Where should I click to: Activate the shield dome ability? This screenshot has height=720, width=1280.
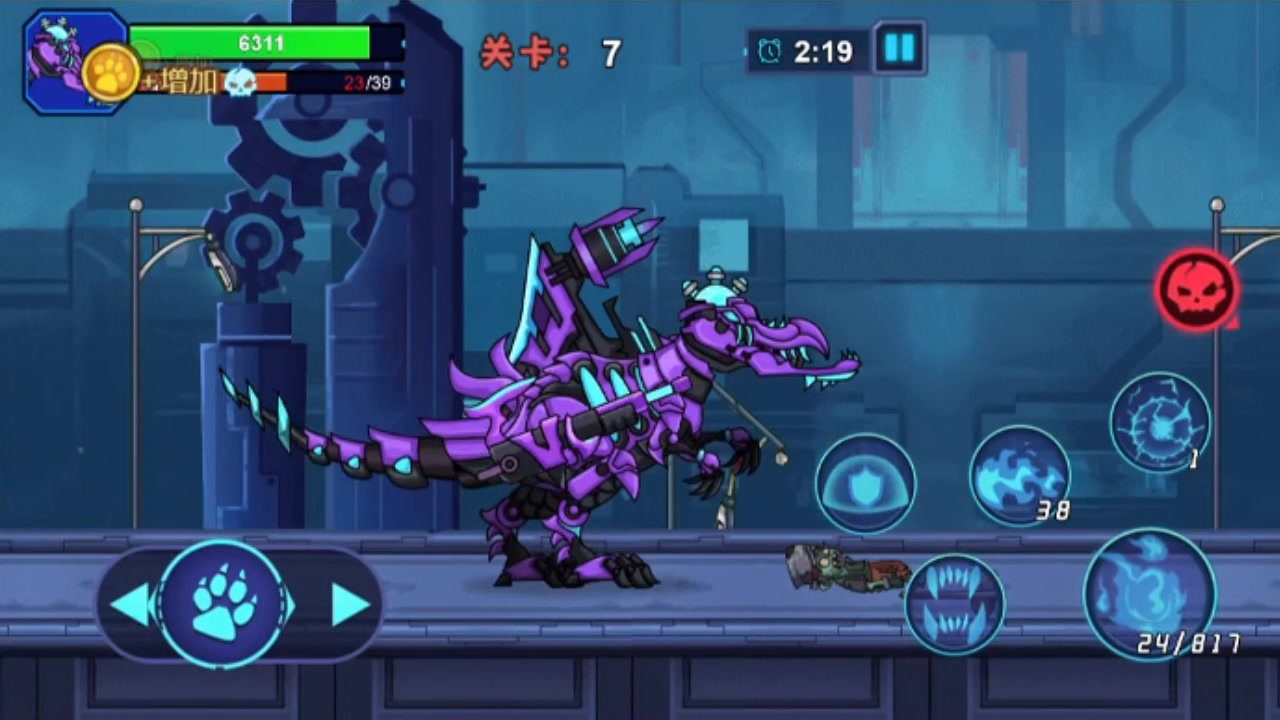865,484
